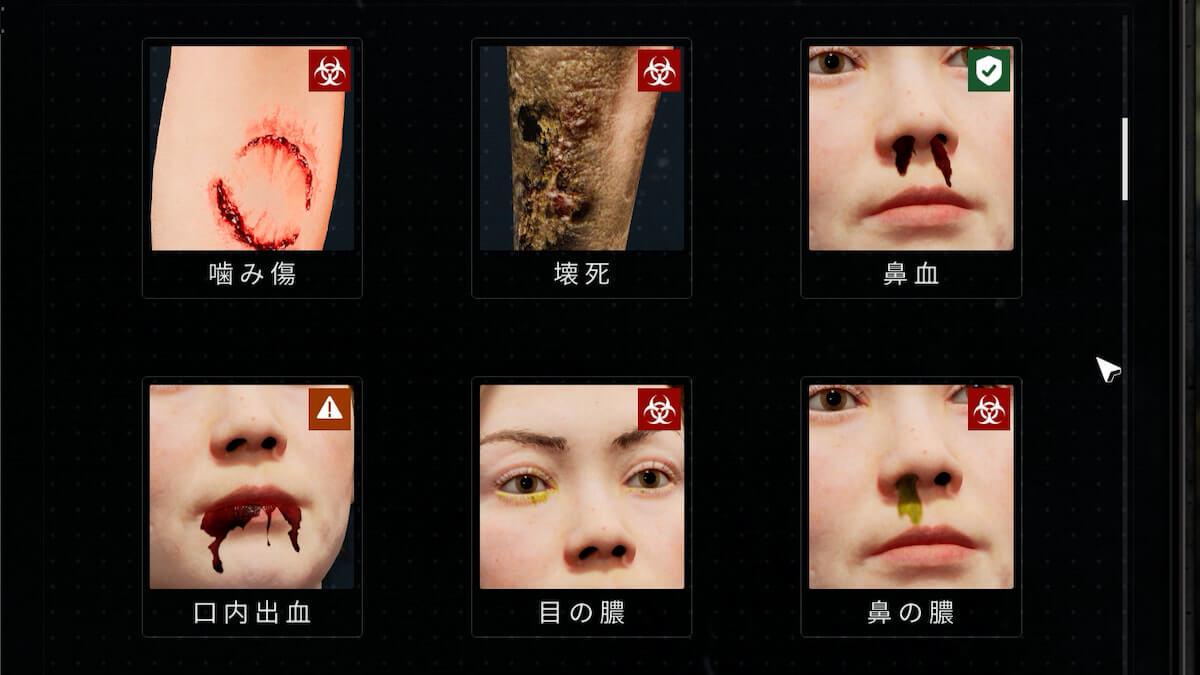Choose the 鼻の膿 nose pus card
This screenshot has height=675, width=1200.
tap(911, 506)
